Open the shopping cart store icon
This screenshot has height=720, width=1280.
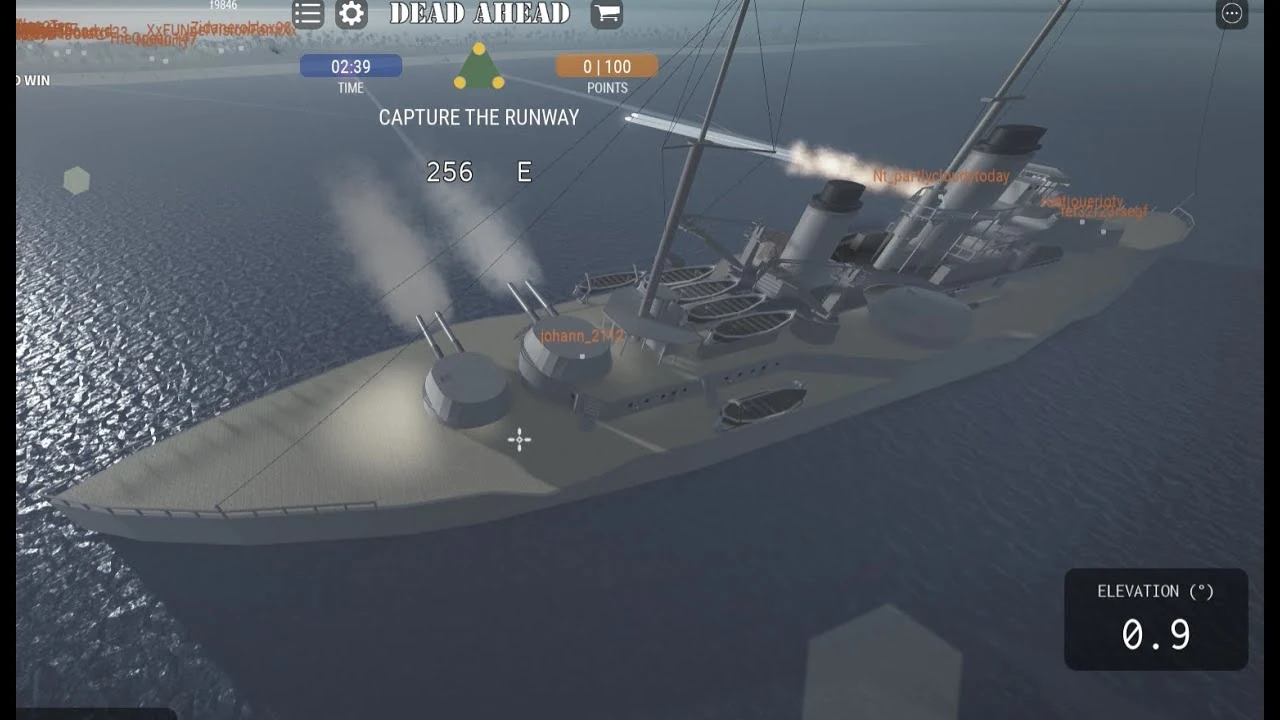tap(605, 16)
